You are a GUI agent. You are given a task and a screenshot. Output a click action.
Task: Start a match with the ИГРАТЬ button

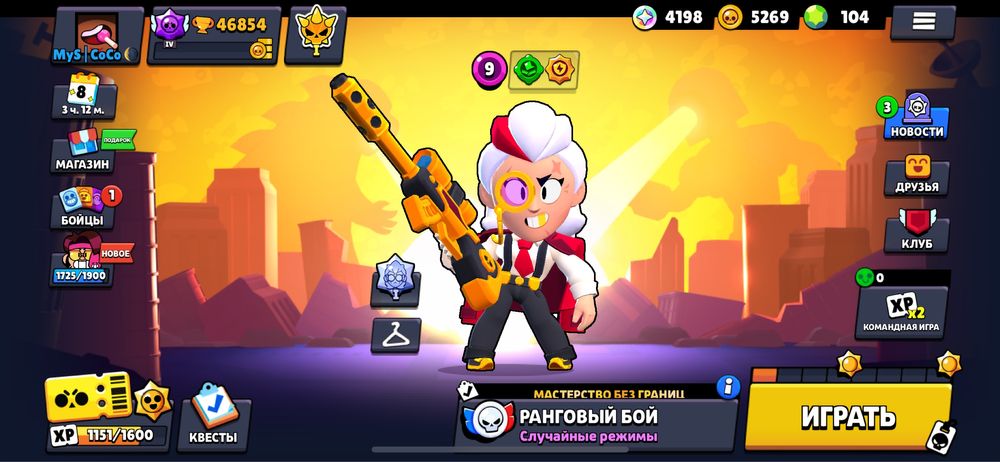click(x=848, y=417)
